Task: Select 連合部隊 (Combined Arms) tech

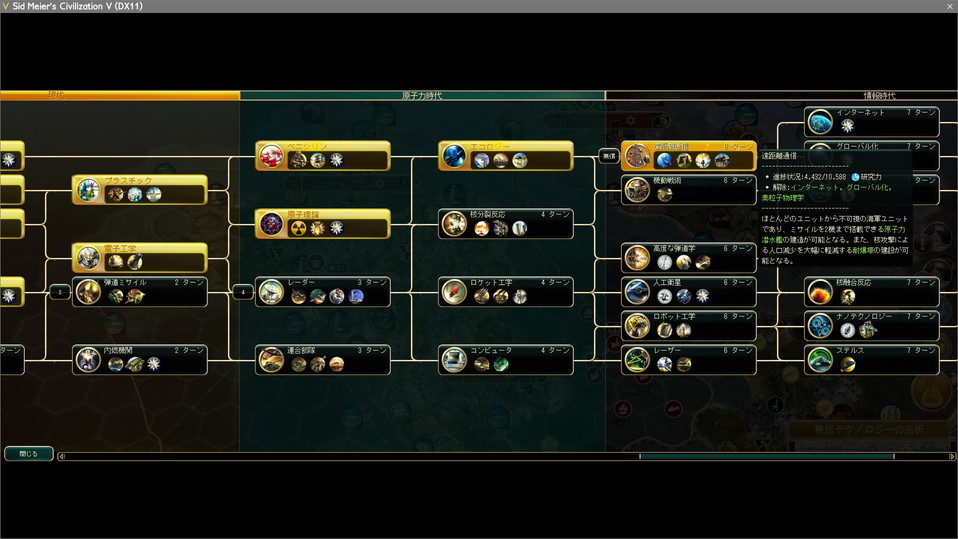Action: tap(322, 359)
